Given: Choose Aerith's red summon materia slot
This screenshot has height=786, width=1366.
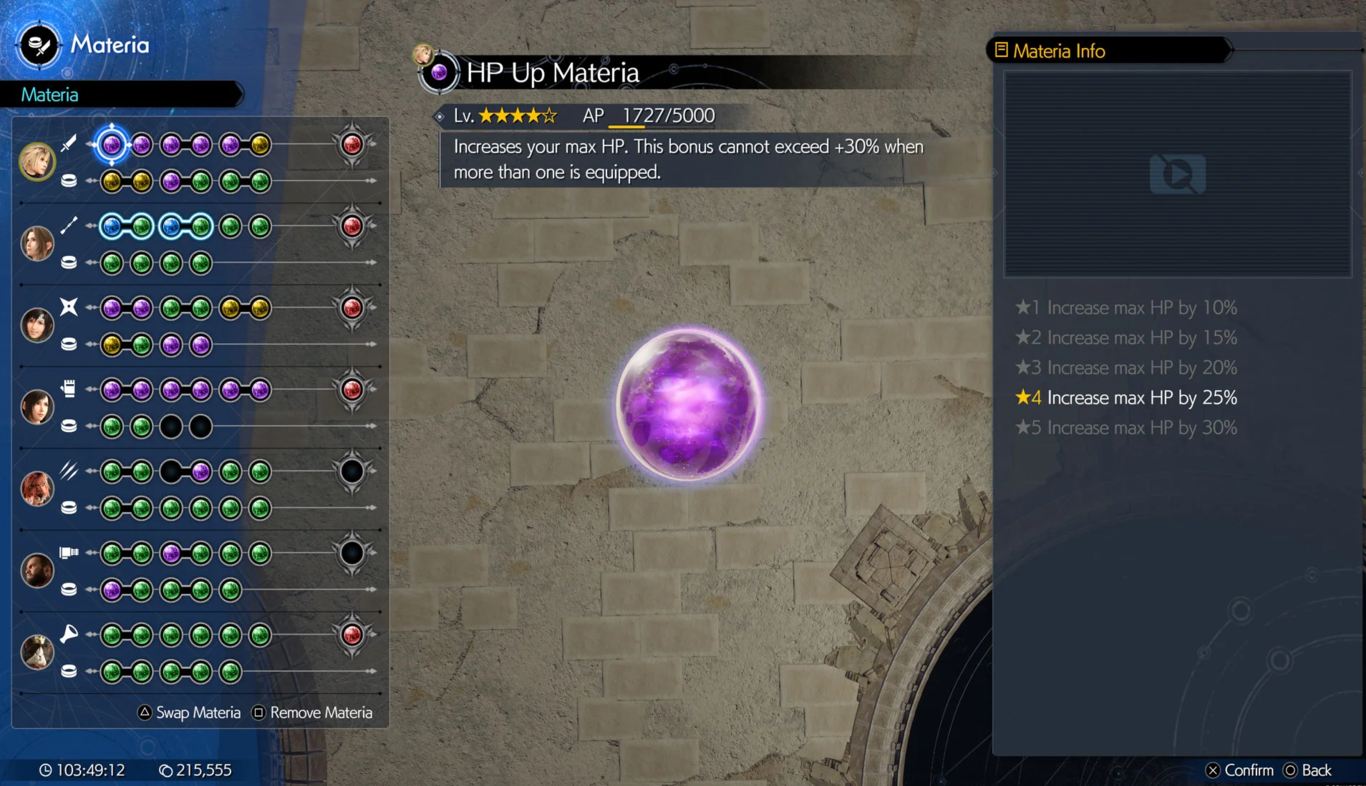Looking at the screenshot, I should pyautogui.click(x=352, y=227).
